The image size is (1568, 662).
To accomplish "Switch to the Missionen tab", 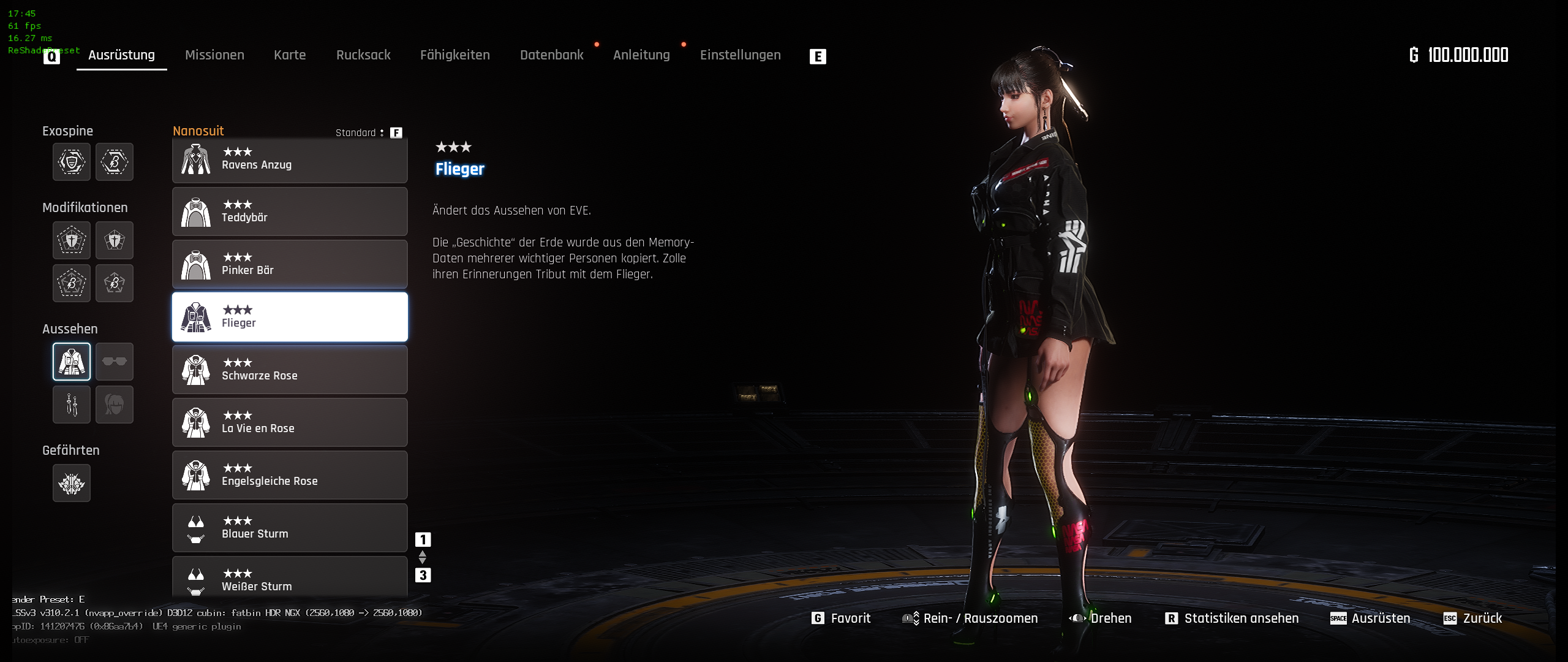I will click(214, 55).
